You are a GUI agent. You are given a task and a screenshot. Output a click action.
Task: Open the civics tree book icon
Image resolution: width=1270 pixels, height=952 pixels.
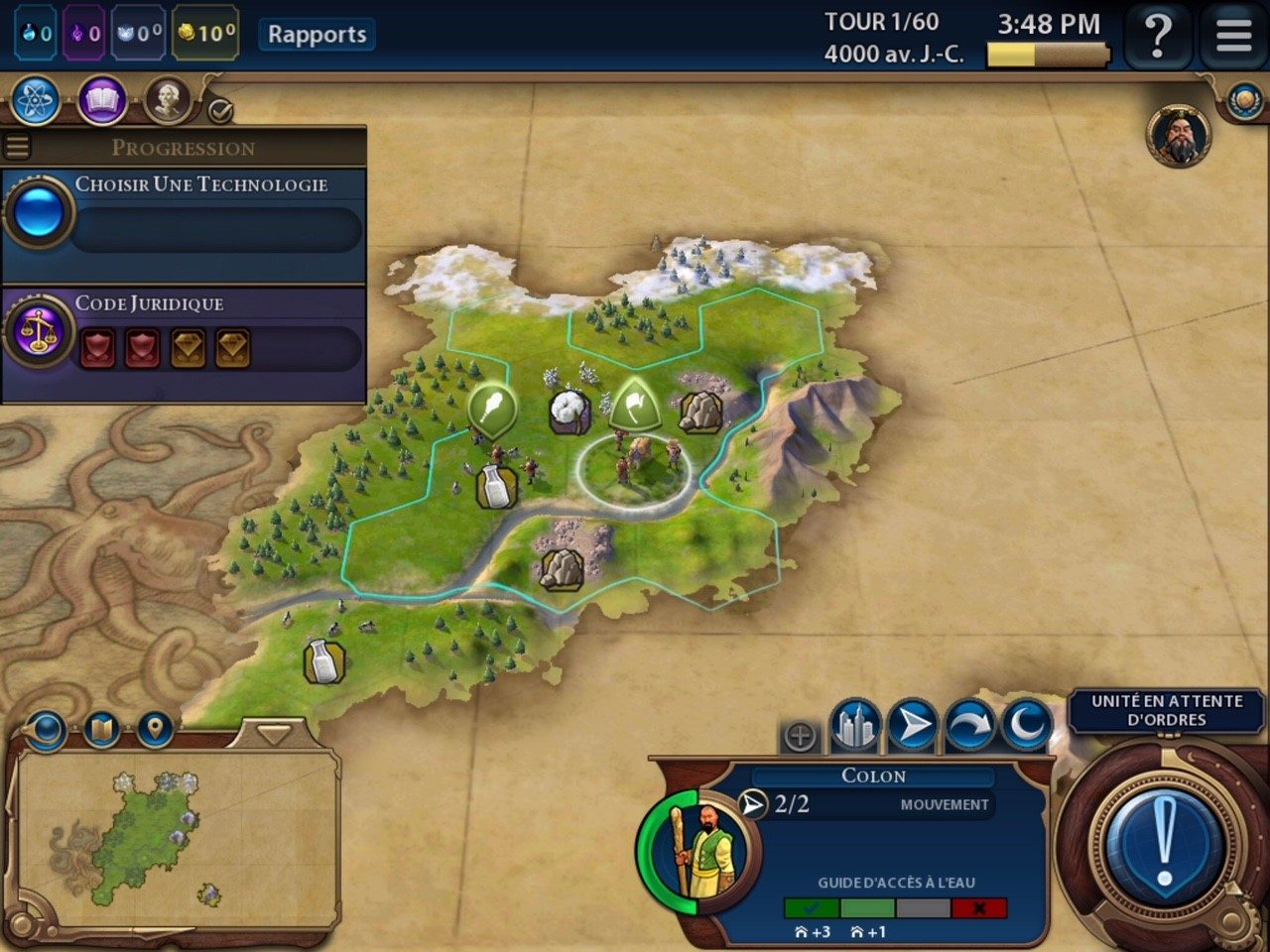pyautogui.click(x=102, y=101)
